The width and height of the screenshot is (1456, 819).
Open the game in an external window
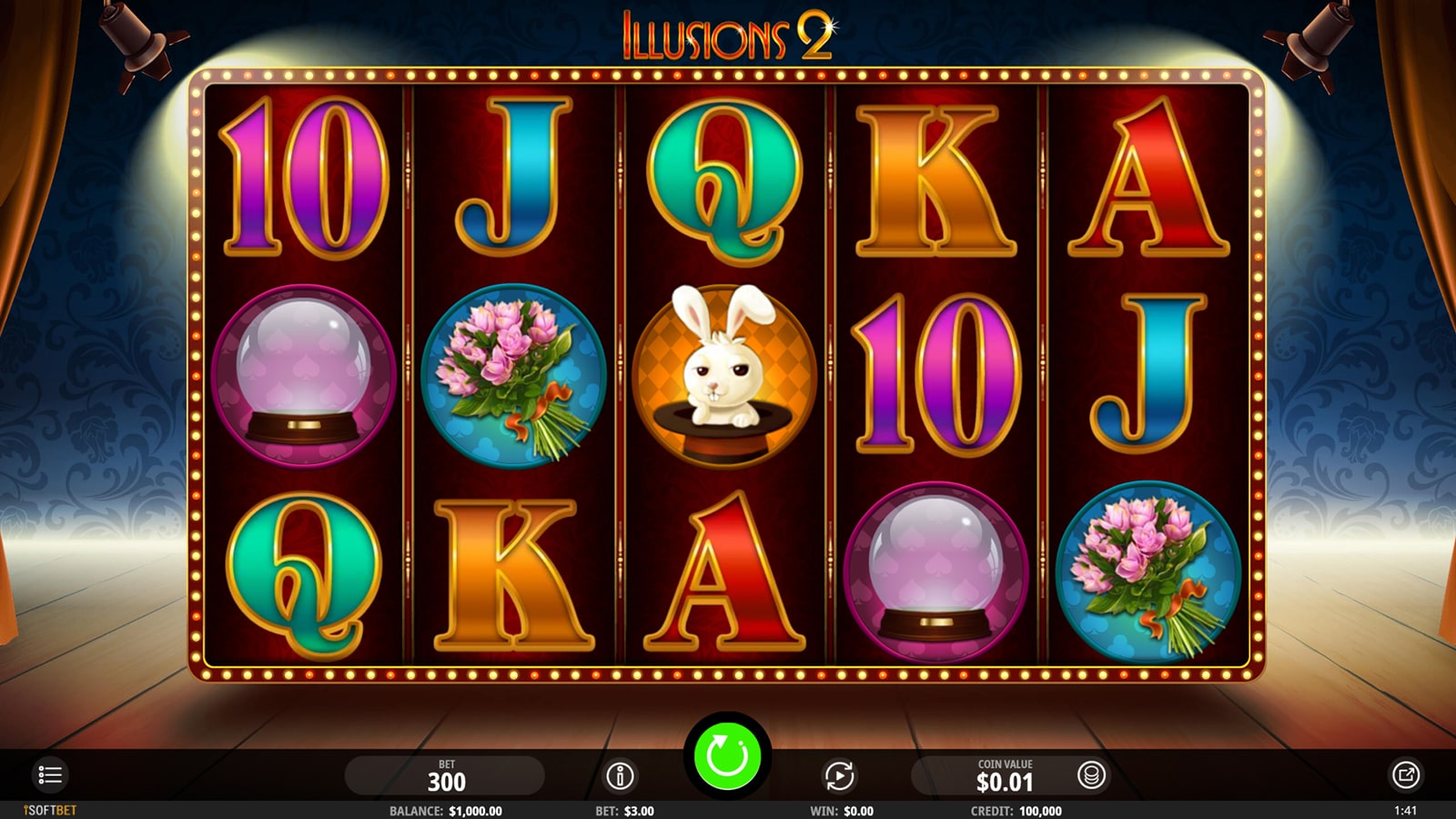1405,775
